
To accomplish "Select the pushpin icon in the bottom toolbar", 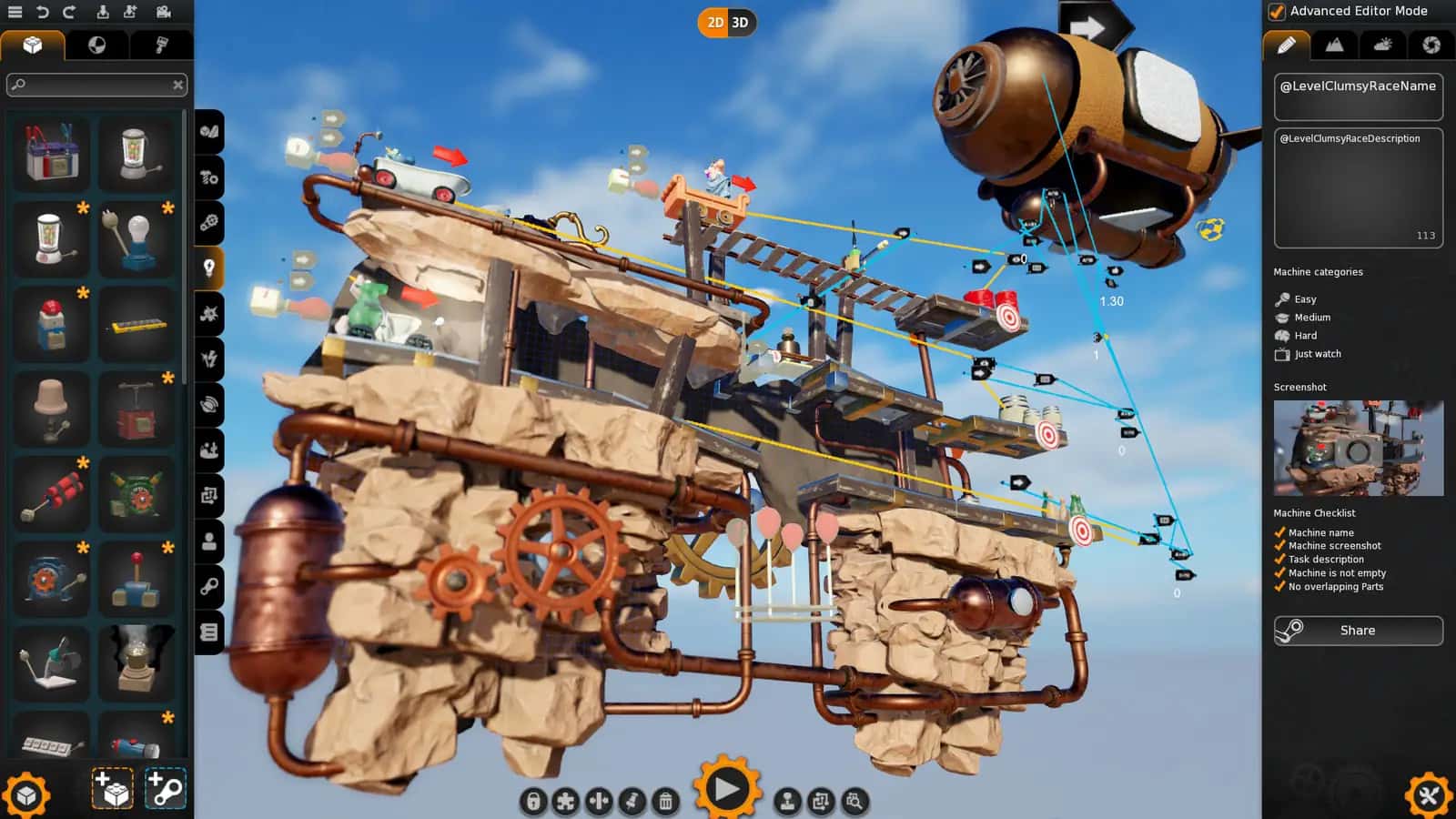I will tap(632, 801).
